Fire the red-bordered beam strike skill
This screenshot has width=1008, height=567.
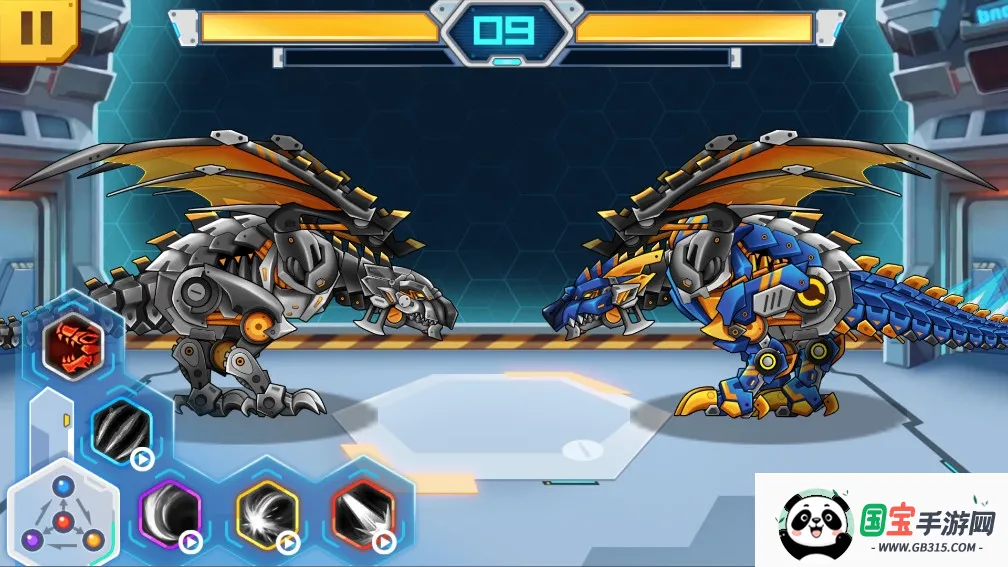[x=363, y=514]
